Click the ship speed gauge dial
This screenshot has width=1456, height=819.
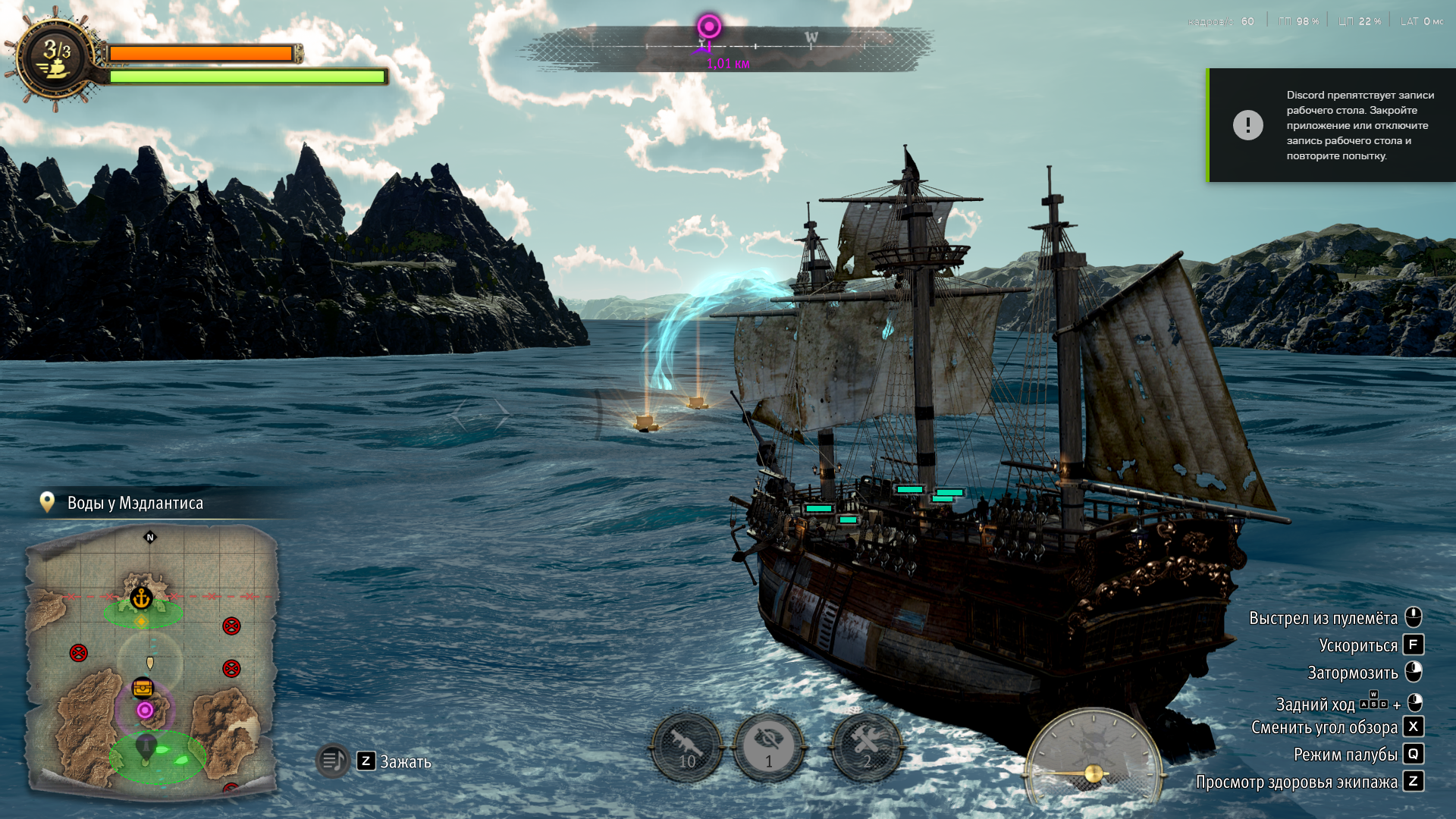(1093, 758)
